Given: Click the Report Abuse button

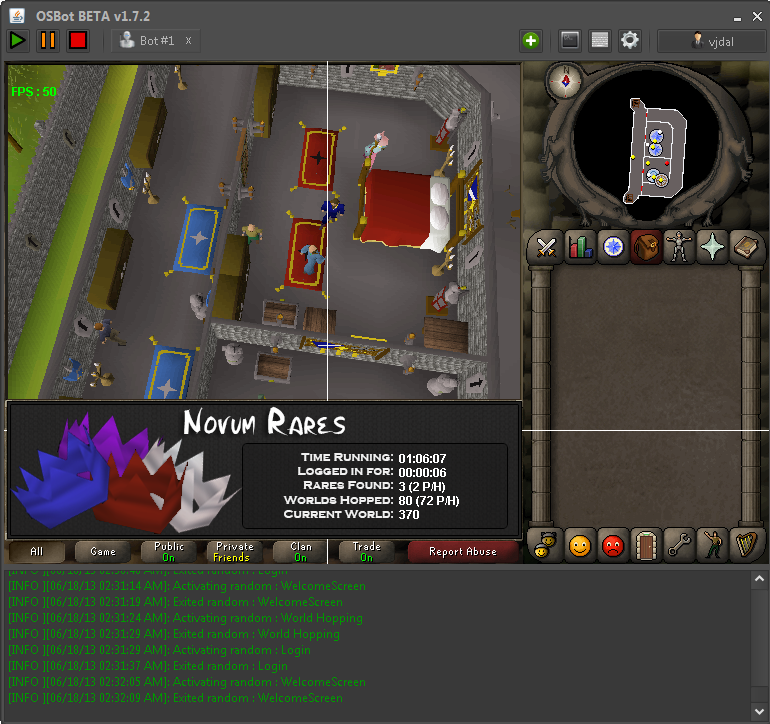Looking at the screenshot, I should click(462, 551).
